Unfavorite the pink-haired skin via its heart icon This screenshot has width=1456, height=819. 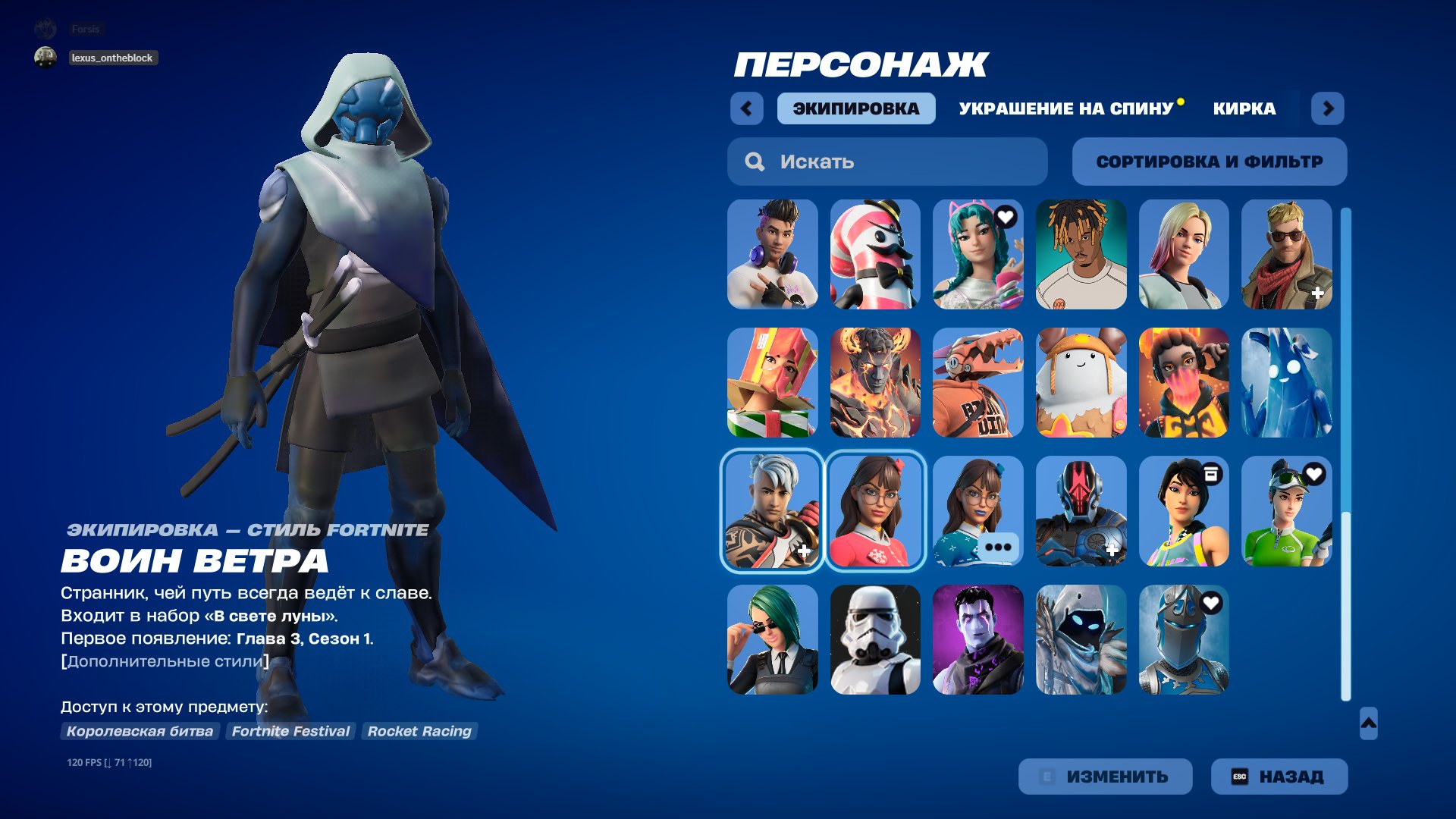click(x=1006, y=217)
